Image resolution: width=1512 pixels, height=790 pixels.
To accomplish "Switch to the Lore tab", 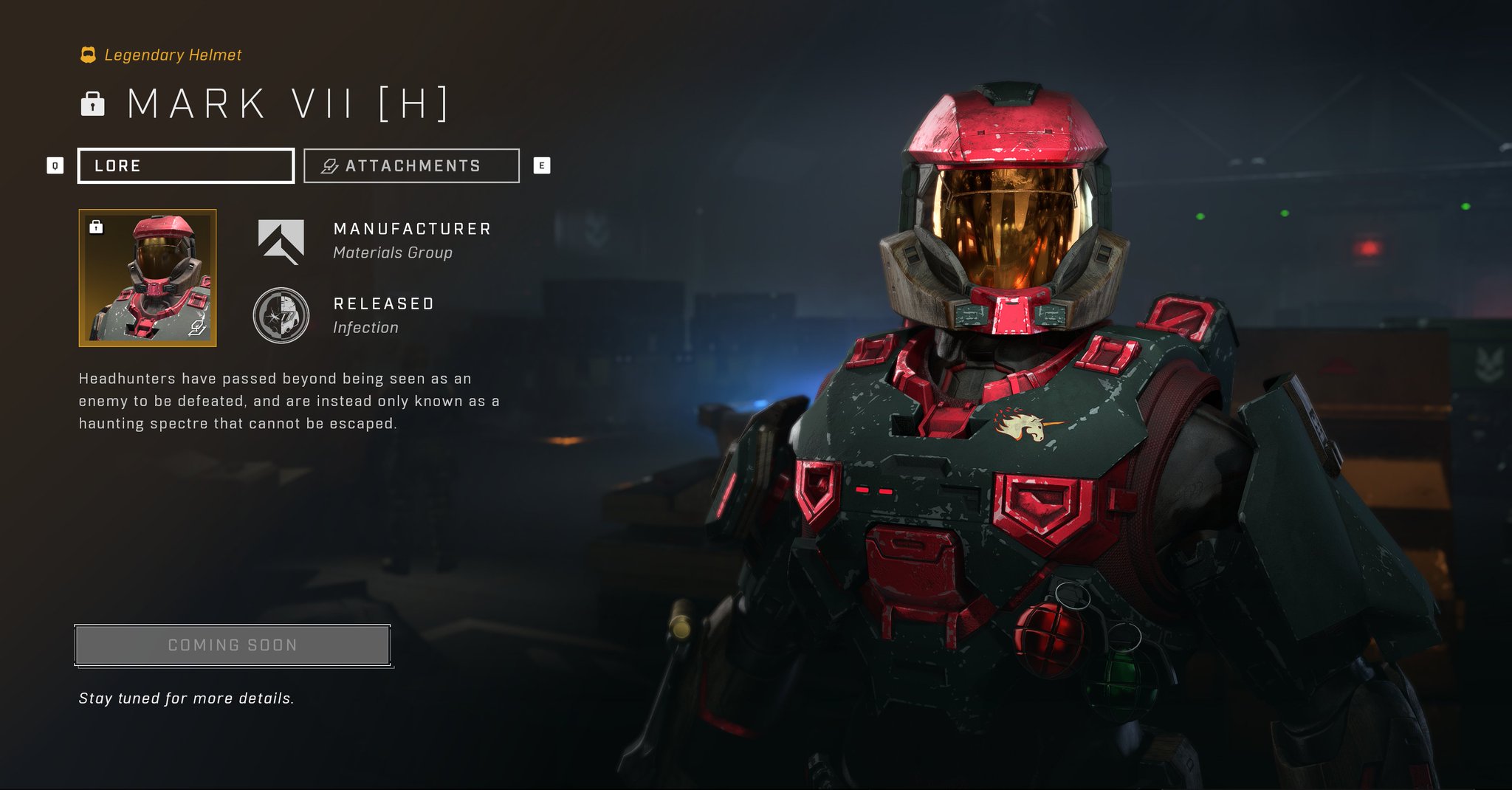I will 185,165.
